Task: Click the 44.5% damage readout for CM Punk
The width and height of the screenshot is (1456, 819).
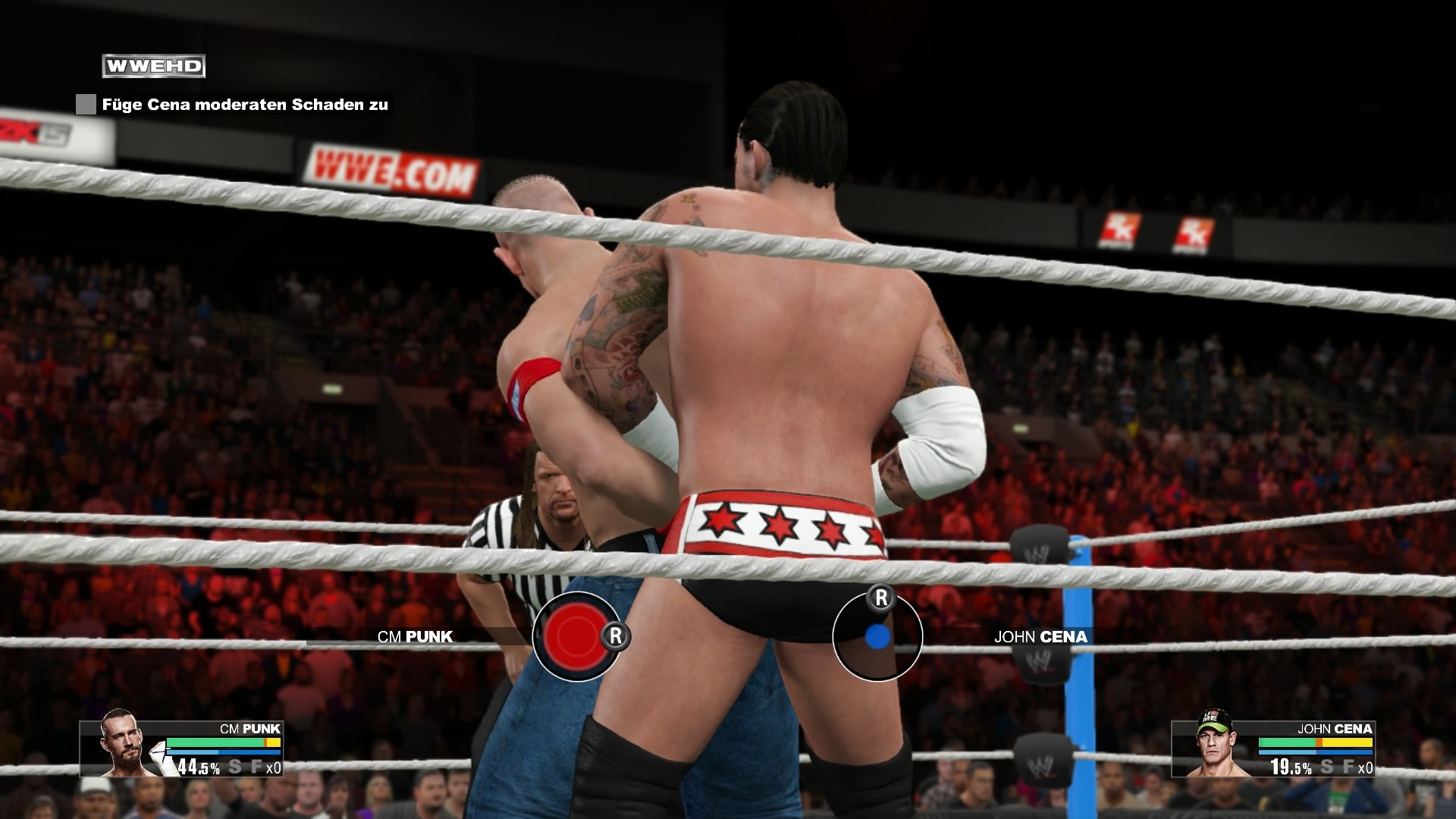Action: pyautogui.click(x=198, y=767)
